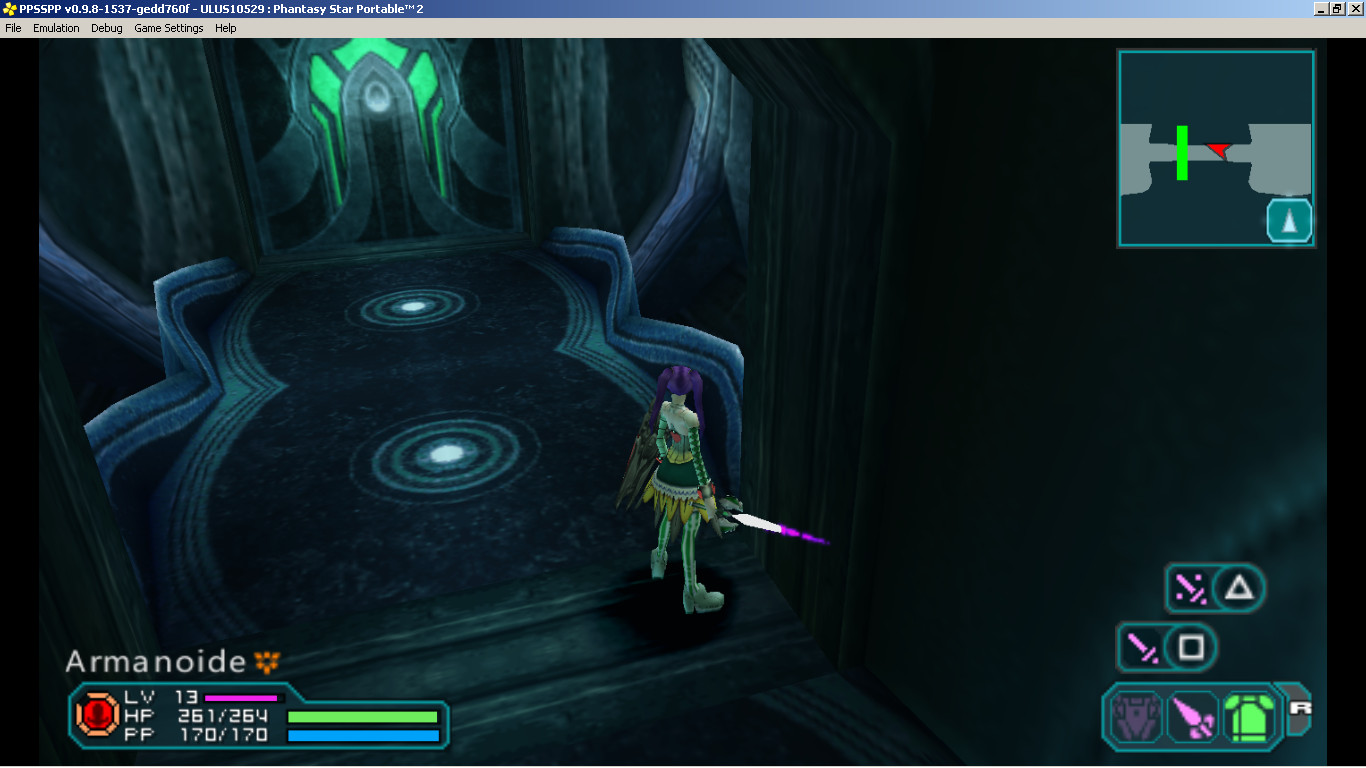Click the minimap in the corner
Image resolution: width=1366 pixels, height=768 pixels.
(x=1215, y=148)
